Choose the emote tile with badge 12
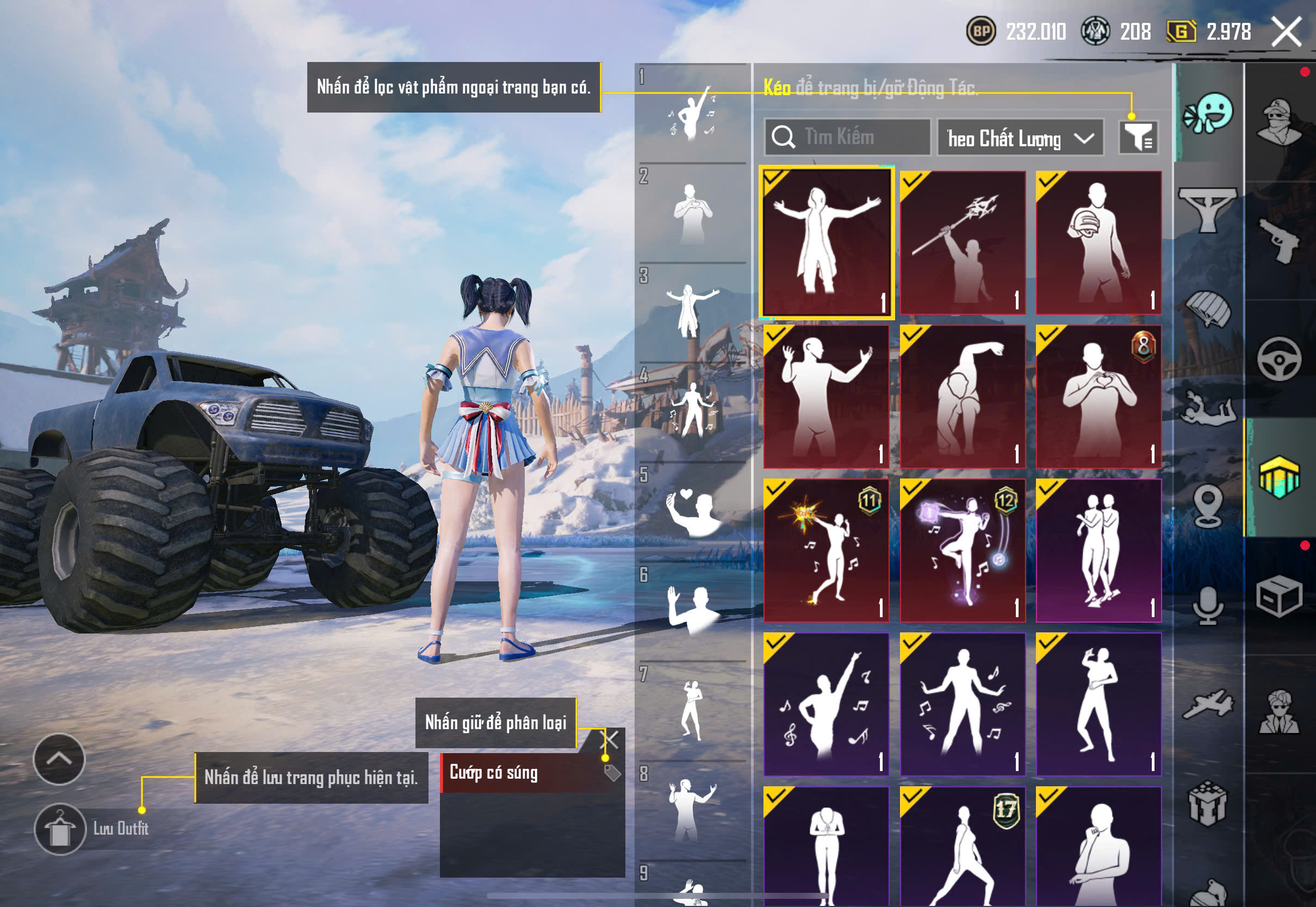Viewport: 1316px width, 907px height. tap(963, 550)
